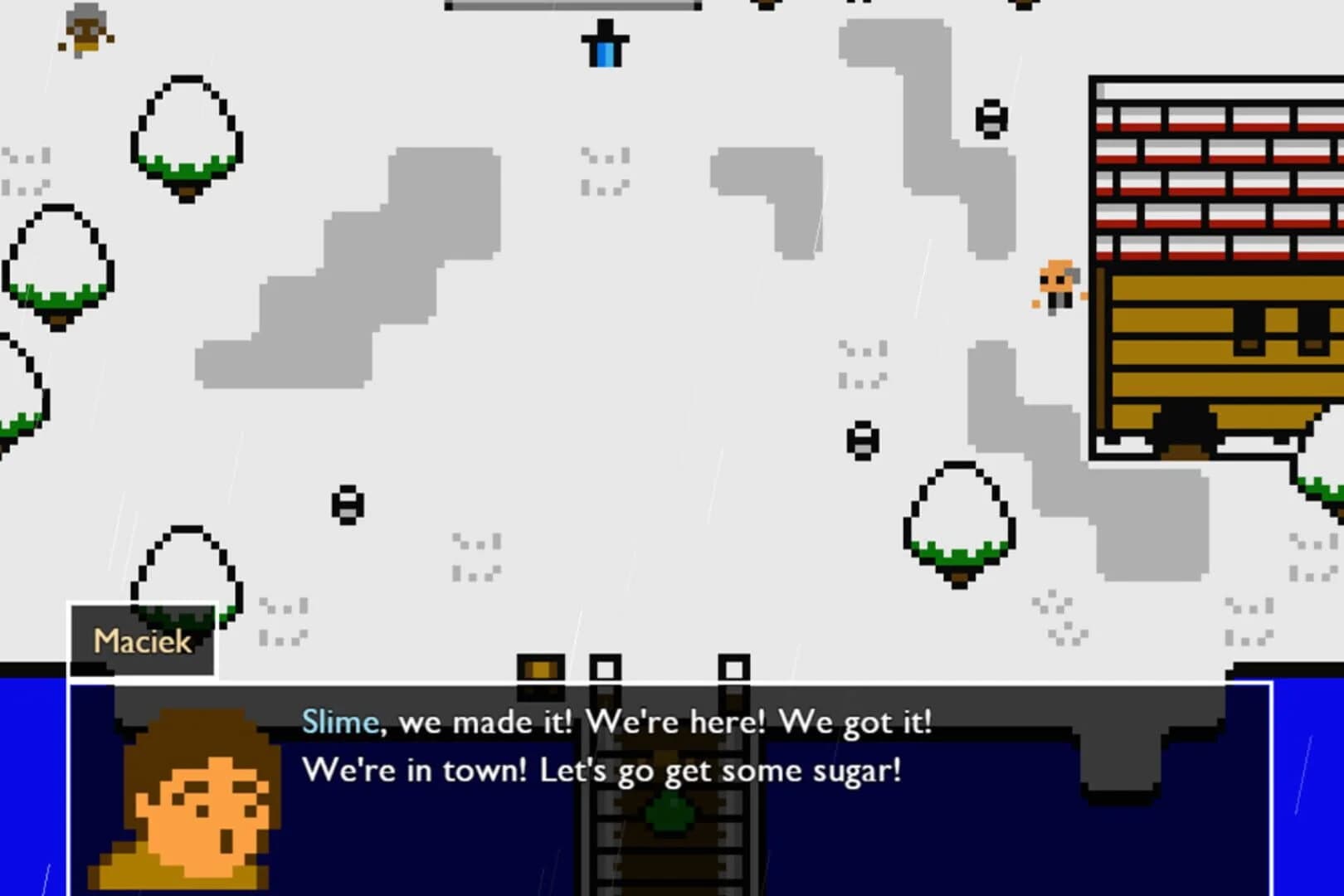Click the top of the mine cart ladder

pyautogui.click(x=606, y=668)
